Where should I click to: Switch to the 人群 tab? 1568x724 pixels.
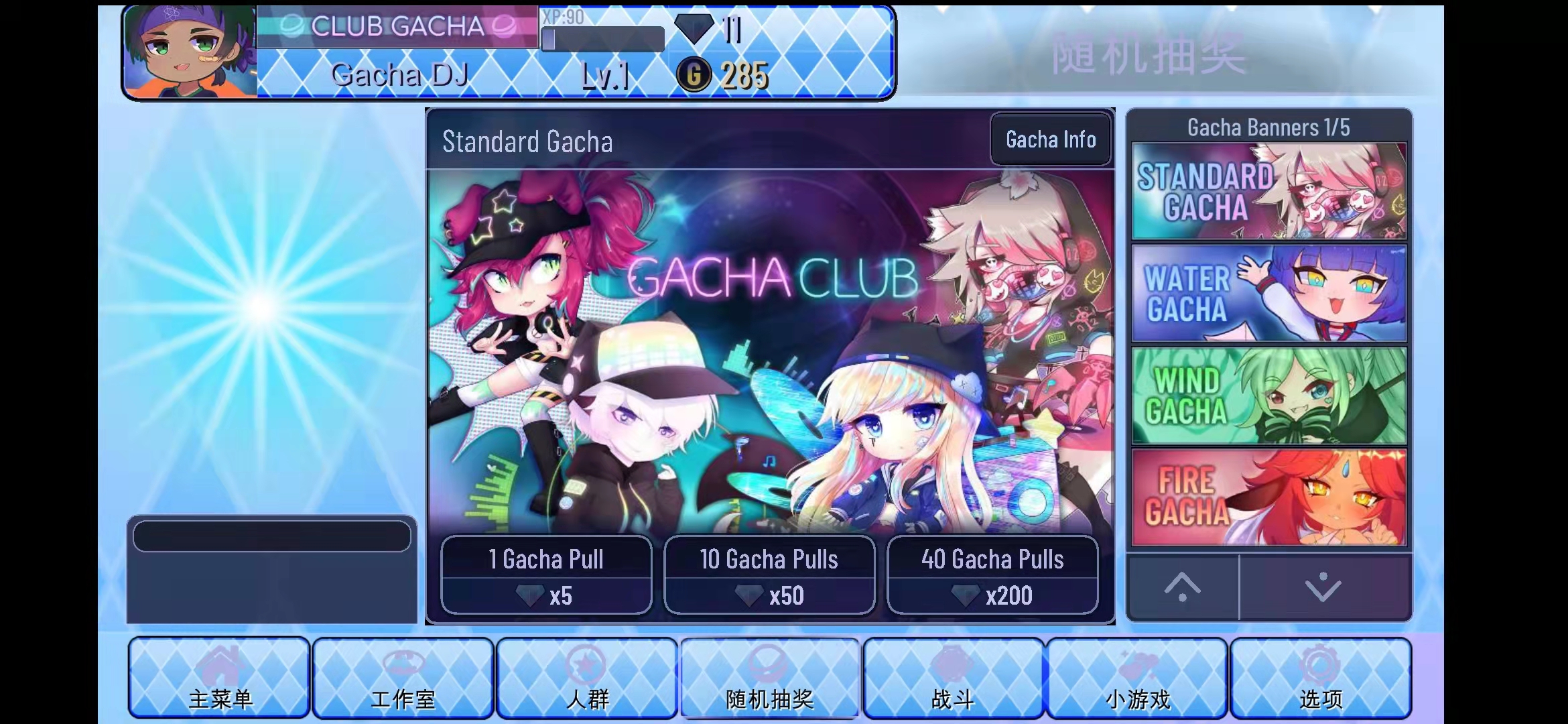coord(587,678)
